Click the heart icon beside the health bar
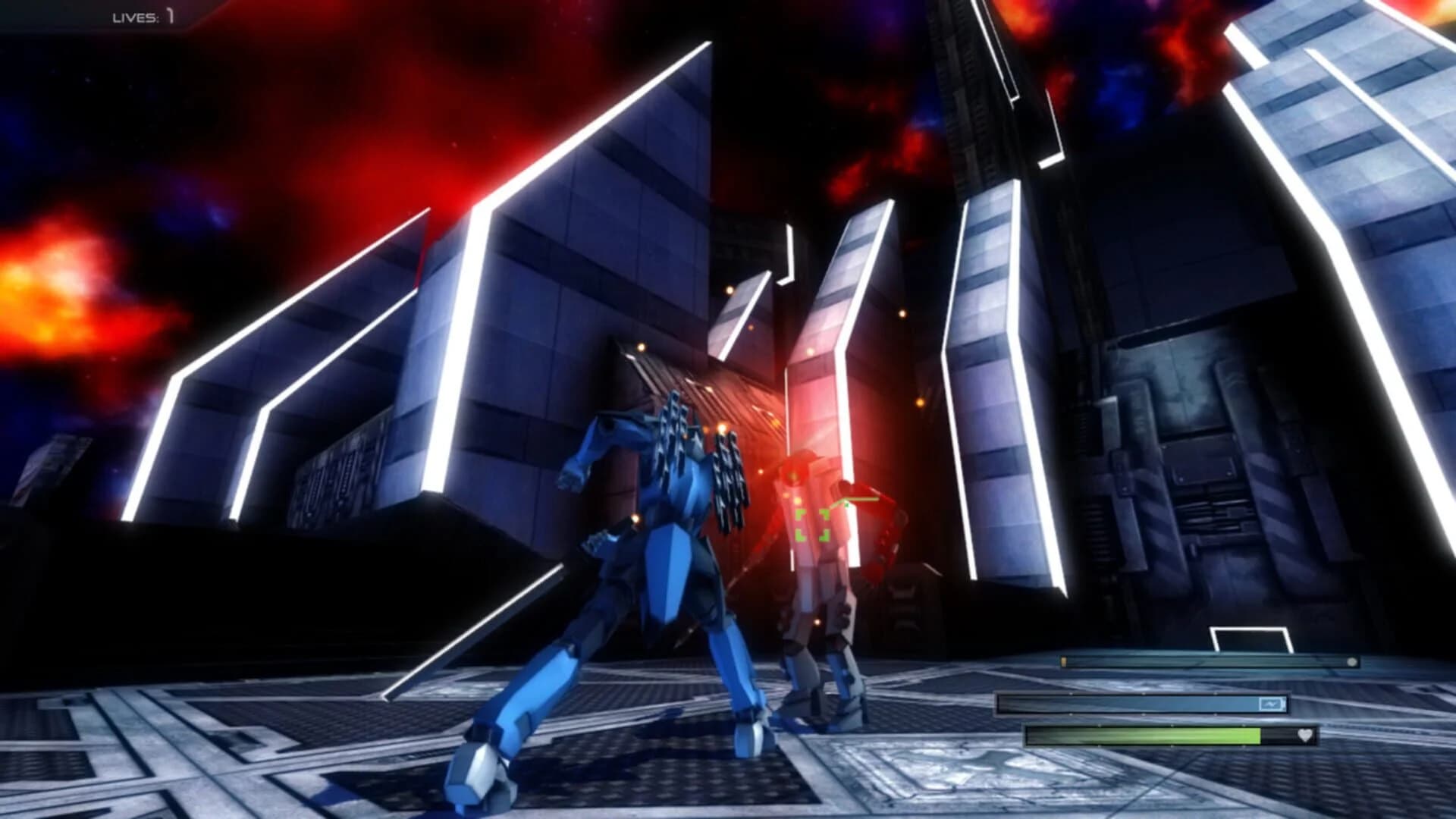 (1305, 736)
